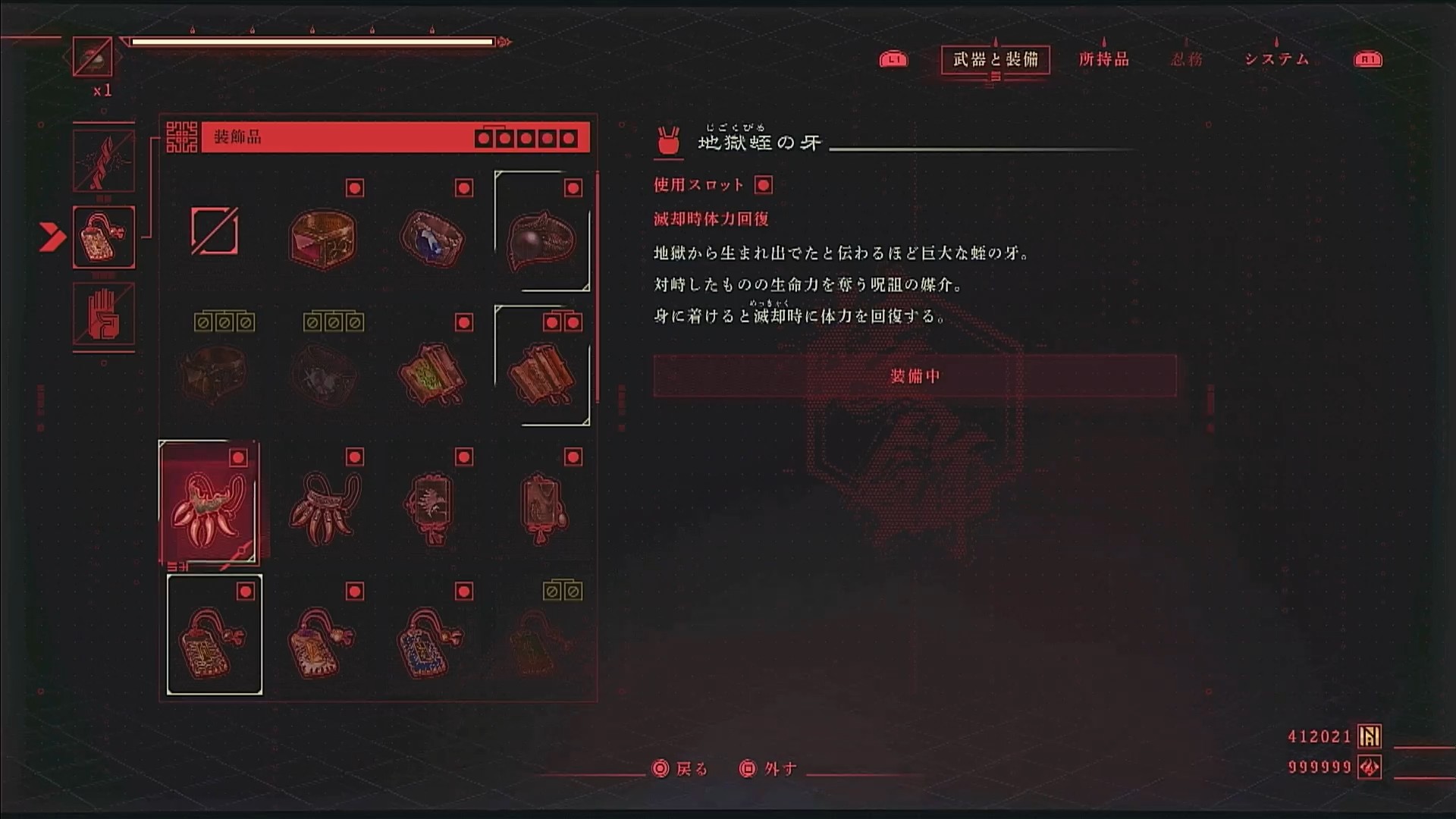1456x819 pixels.
Task: Click the 装備中 button
Action: point(915,376)
